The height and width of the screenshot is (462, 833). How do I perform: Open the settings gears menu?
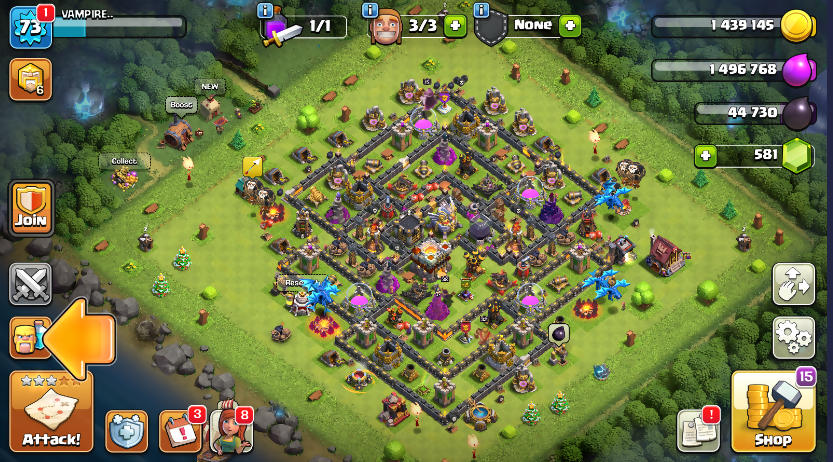point(793,337)
